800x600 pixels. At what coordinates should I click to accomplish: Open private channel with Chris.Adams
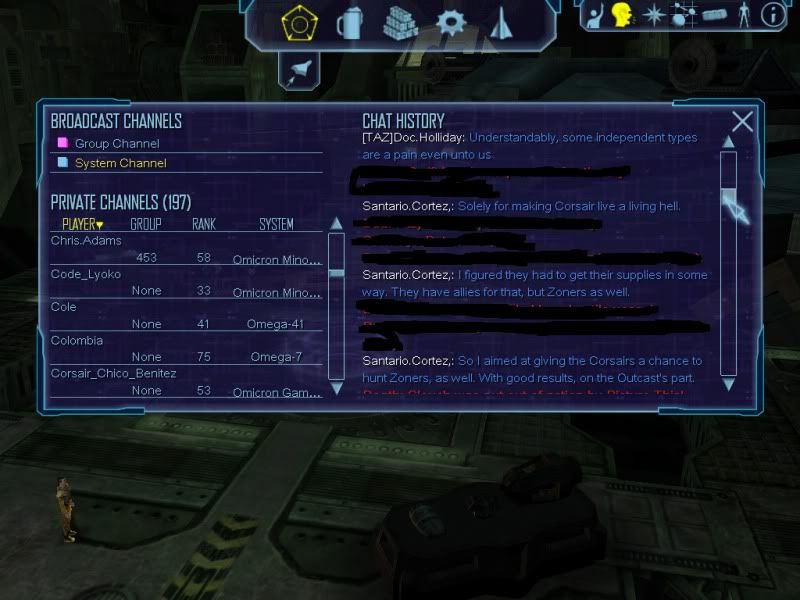point(86,240)
